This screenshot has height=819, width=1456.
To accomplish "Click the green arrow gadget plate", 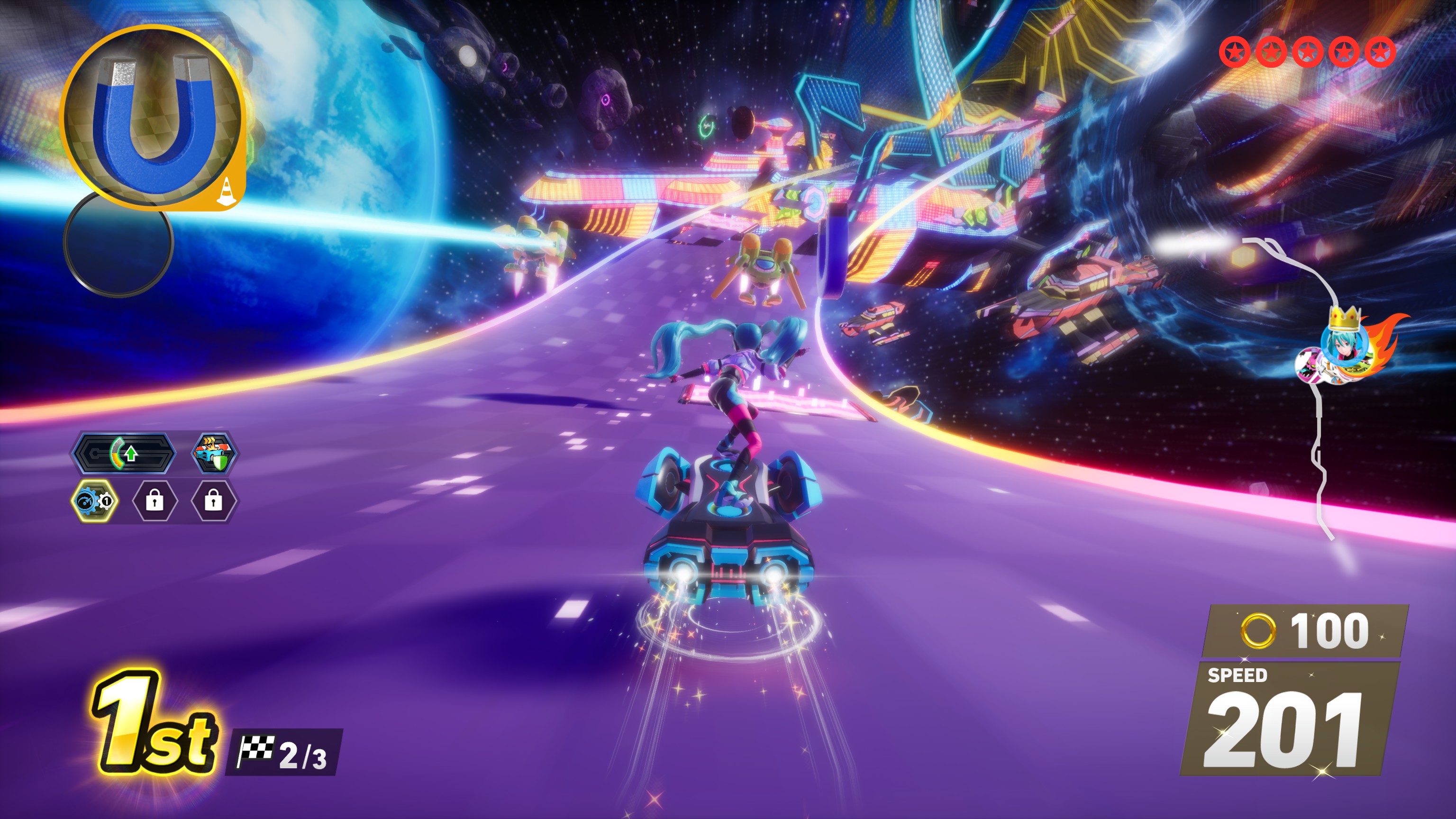I will pos(124,453).
